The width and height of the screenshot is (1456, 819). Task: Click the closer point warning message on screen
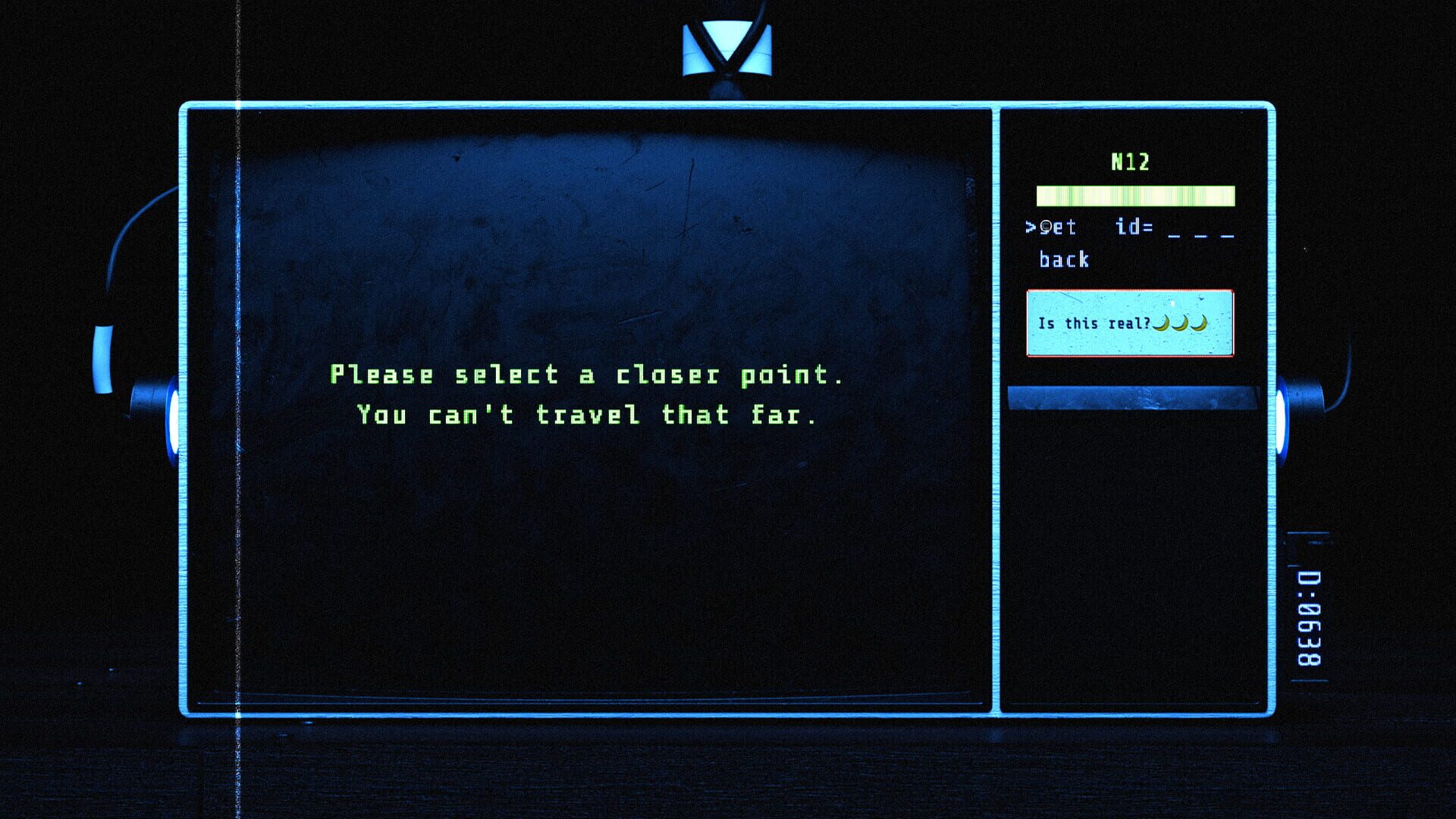pyautogui.click(x=588, y=394)
